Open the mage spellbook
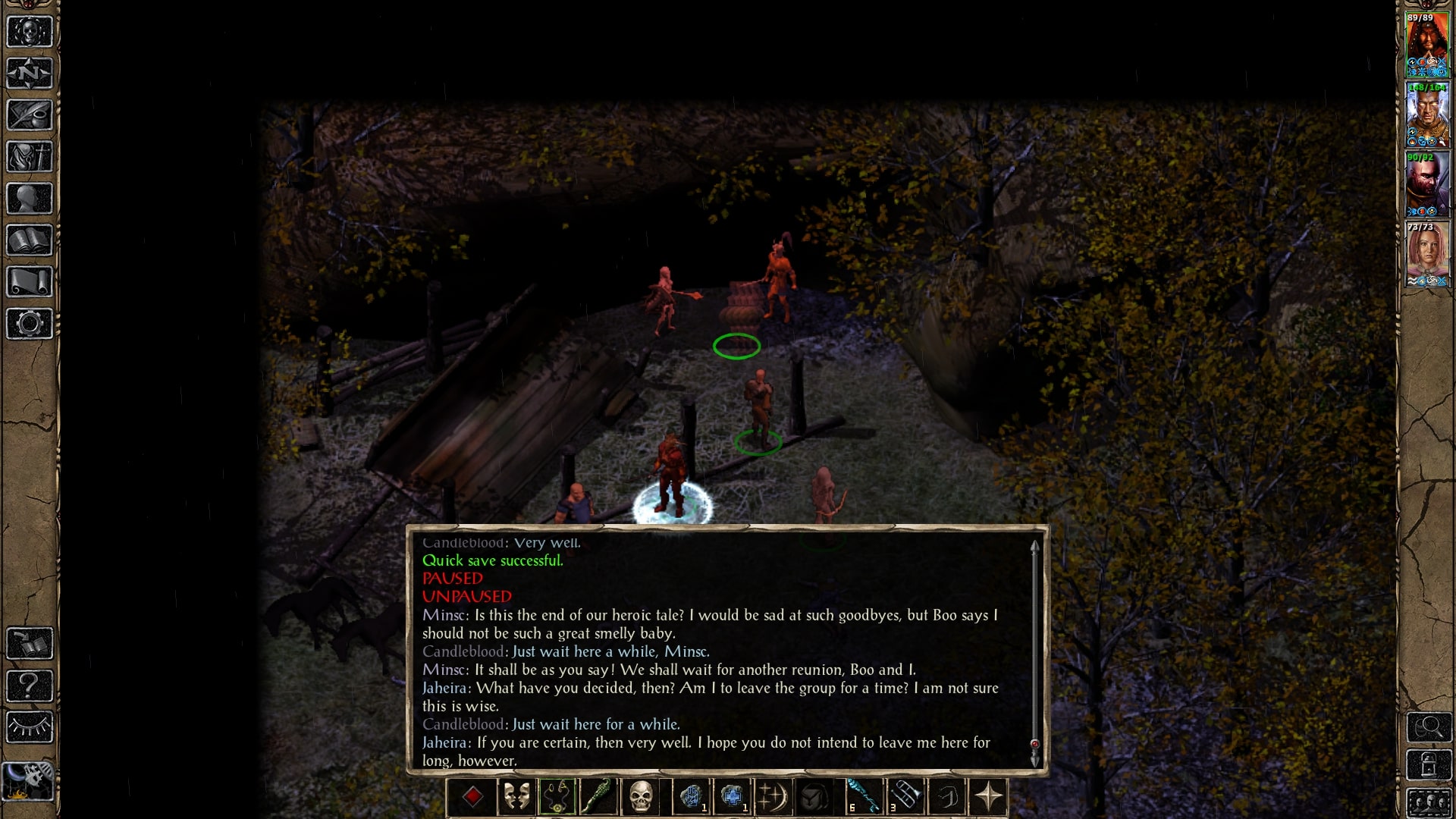 coord(30,240)
